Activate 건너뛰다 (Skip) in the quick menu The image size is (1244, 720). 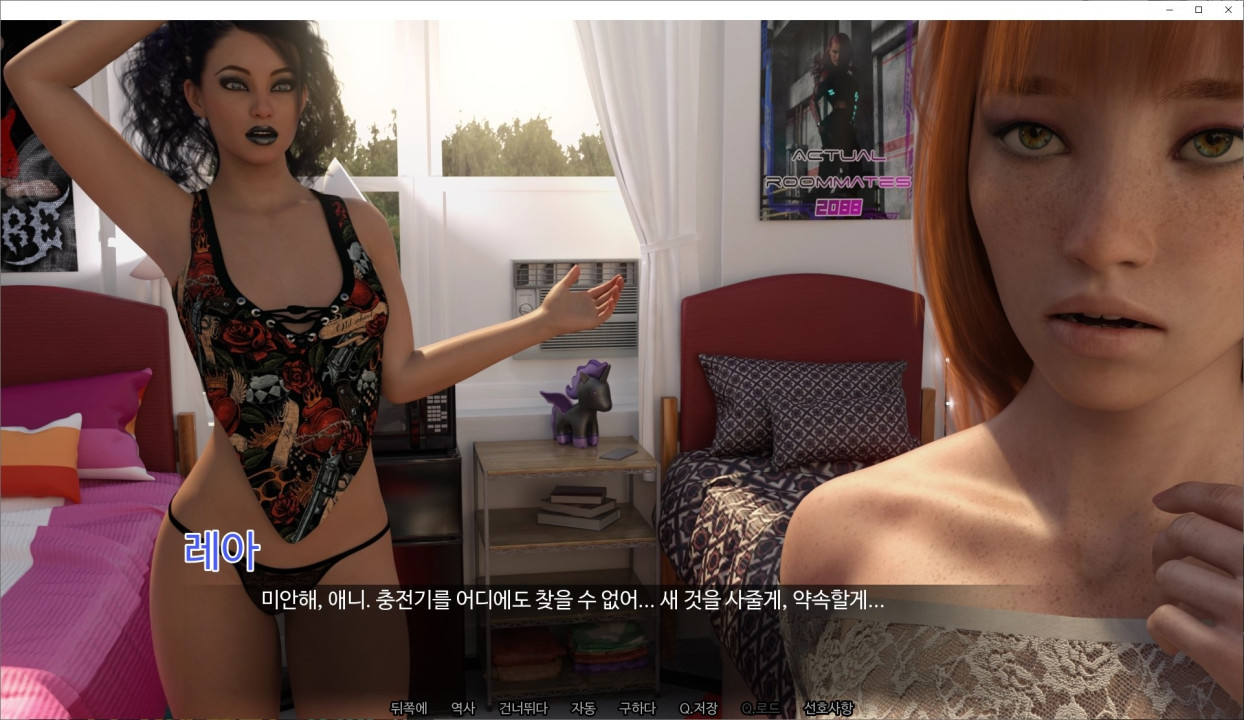click(523, 708)
